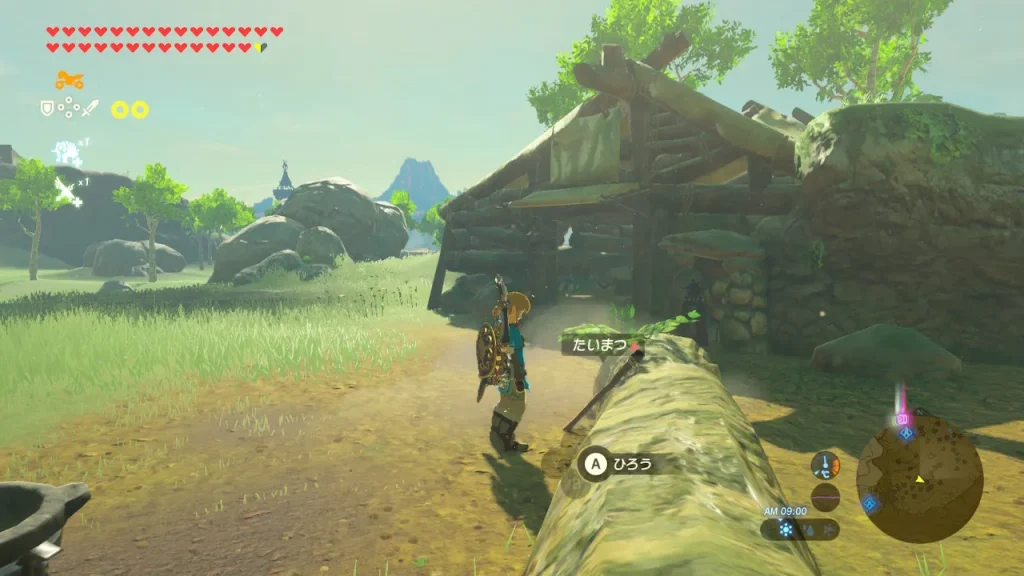The height and width of the screenshot is (576, 1024).
Task: Click the sunny weather forecast icon
Action: pyautogui.click(x=787, y=529)
